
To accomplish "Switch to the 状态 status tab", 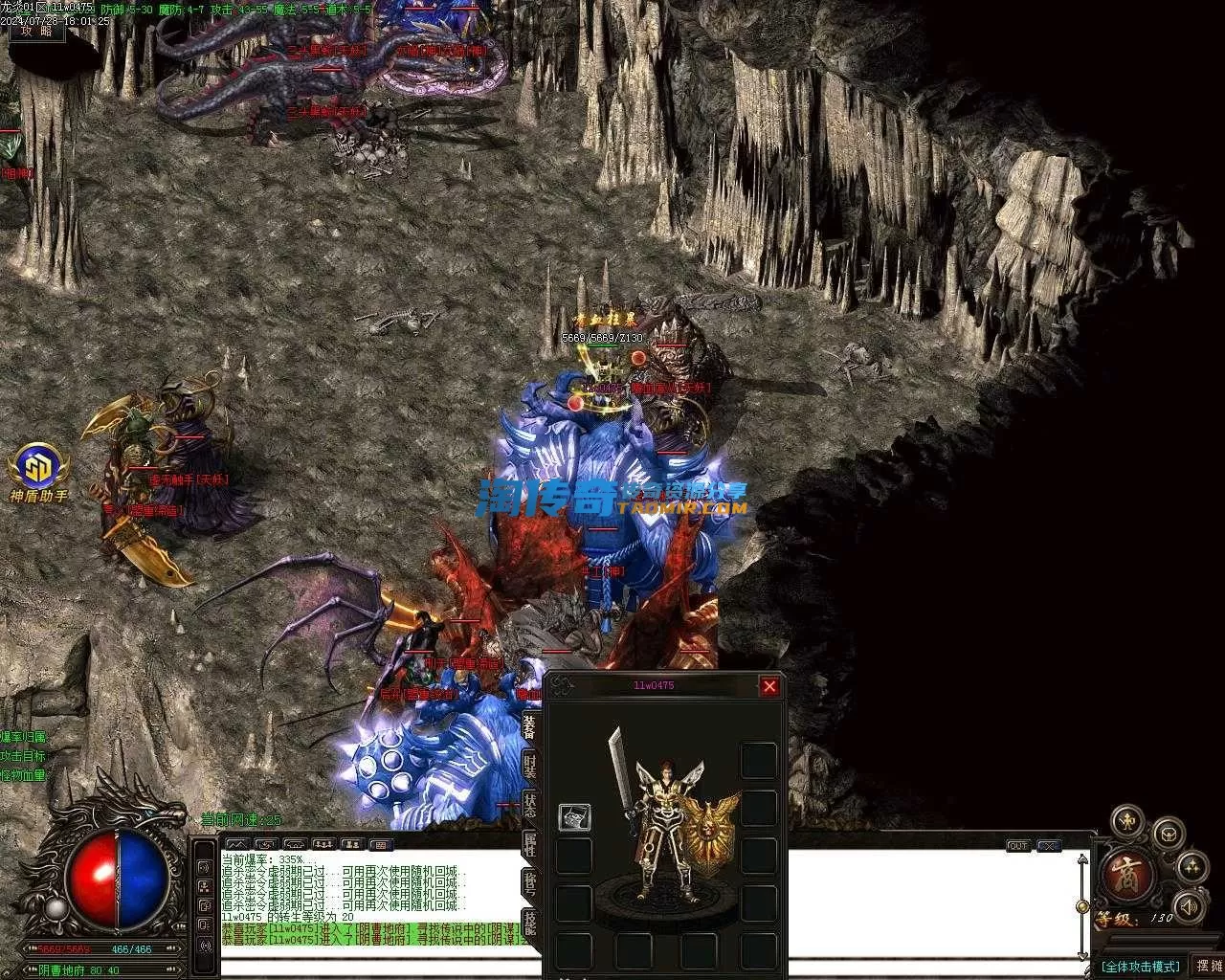I will pyautogui.click(x=530, y=806).
